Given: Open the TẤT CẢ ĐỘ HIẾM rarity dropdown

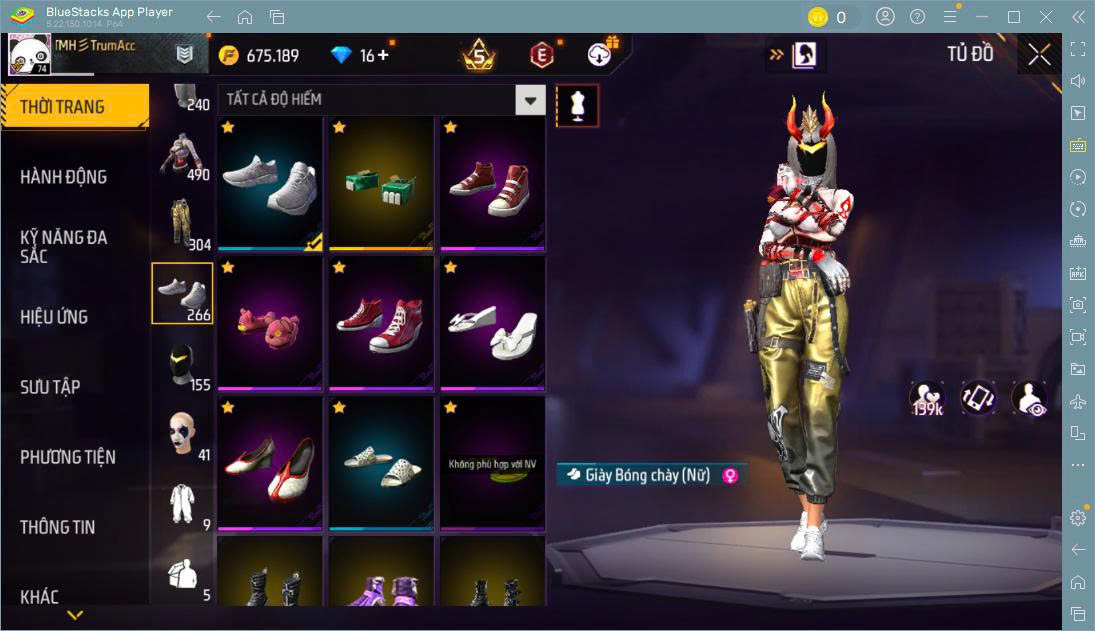Looking at the screenshot, I should coord(530,100).
